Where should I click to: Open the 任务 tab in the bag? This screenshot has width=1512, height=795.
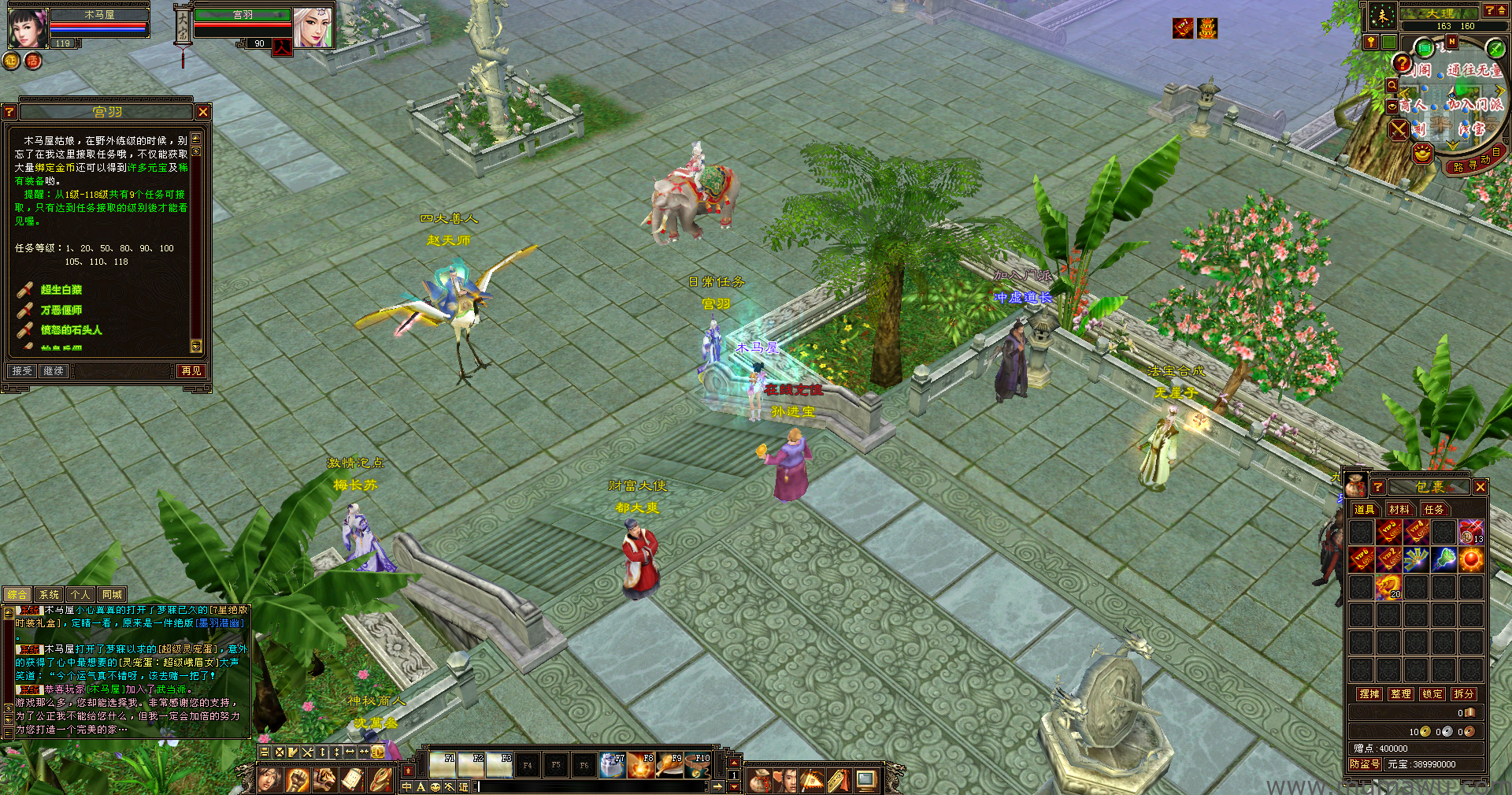point(1434,509)
